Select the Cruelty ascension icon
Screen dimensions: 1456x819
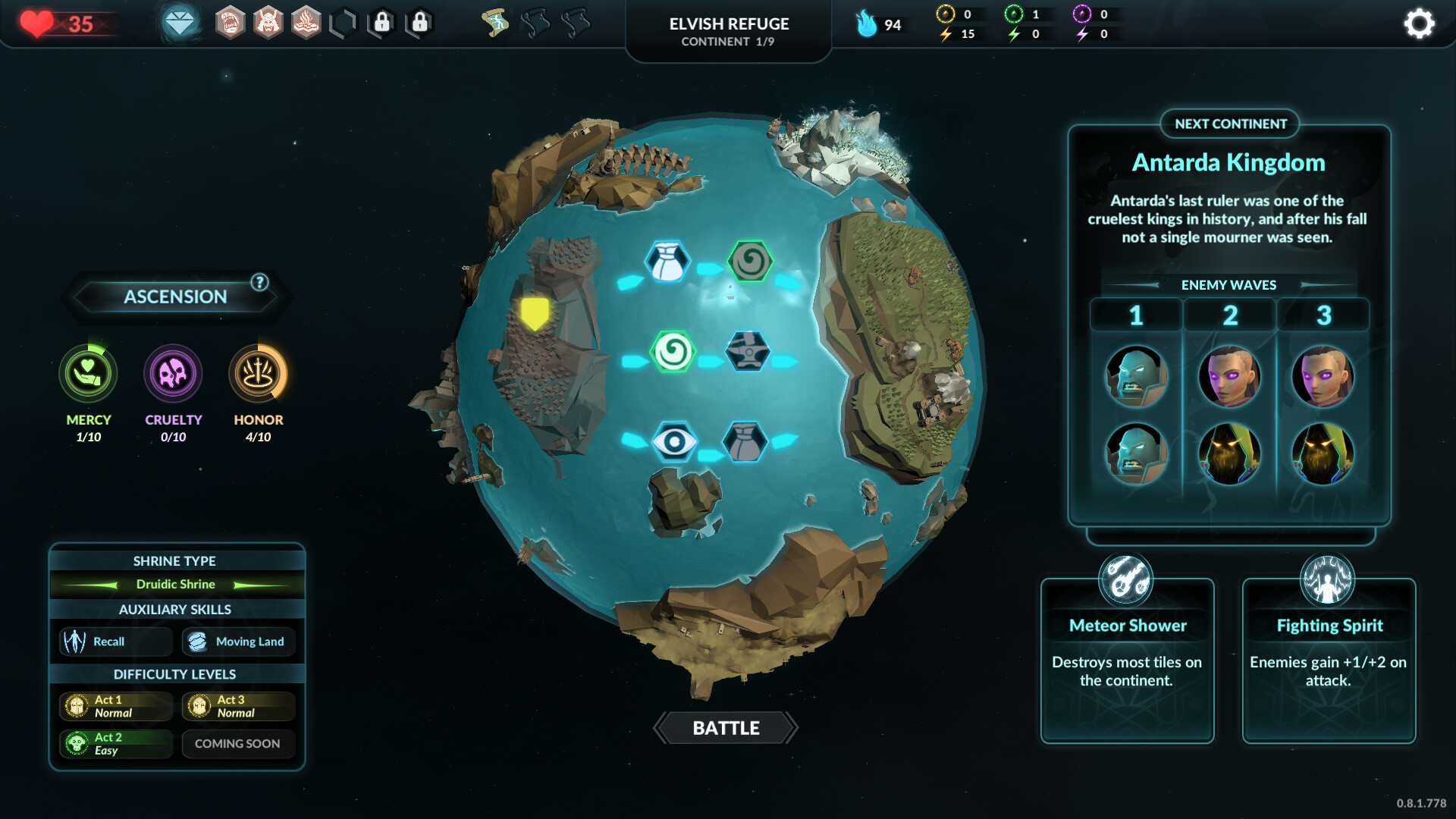tap(173, 374)
